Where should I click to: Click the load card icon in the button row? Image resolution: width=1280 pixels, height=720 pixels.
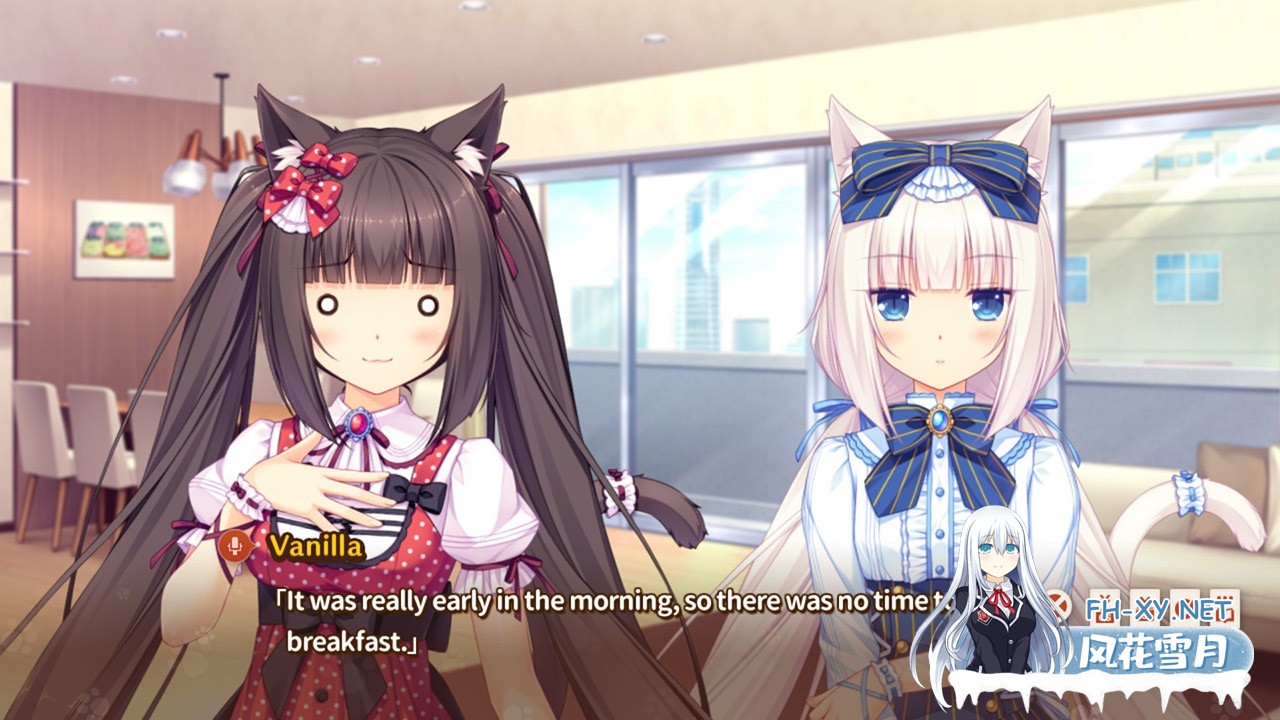pyautogui.click(x=1145, y=606)
